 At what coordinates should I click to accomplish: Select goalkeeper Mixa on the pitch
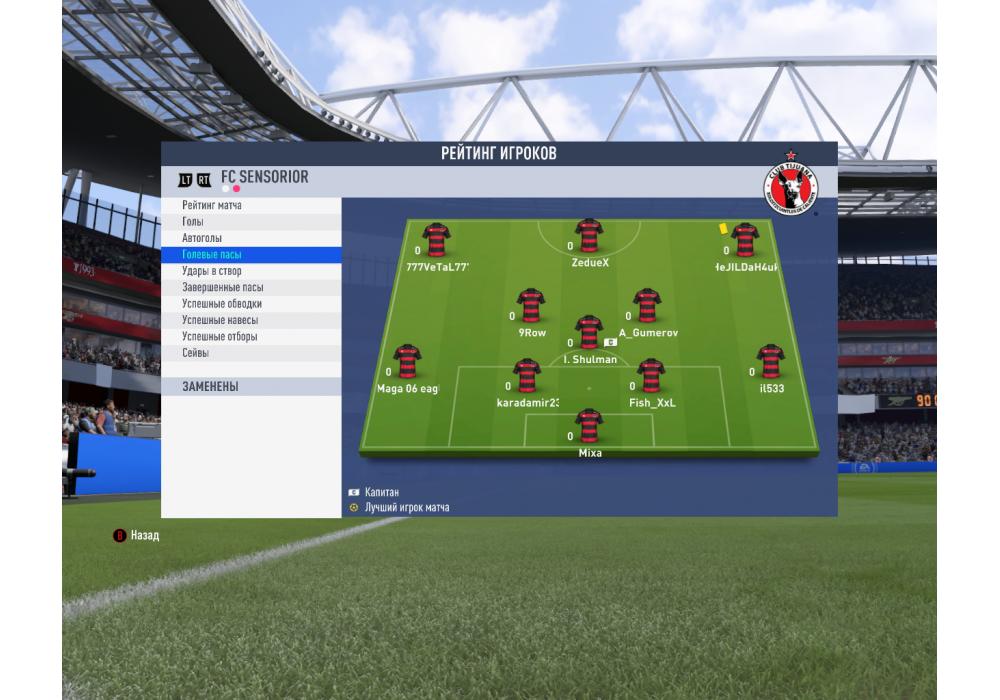coord(589,427)
